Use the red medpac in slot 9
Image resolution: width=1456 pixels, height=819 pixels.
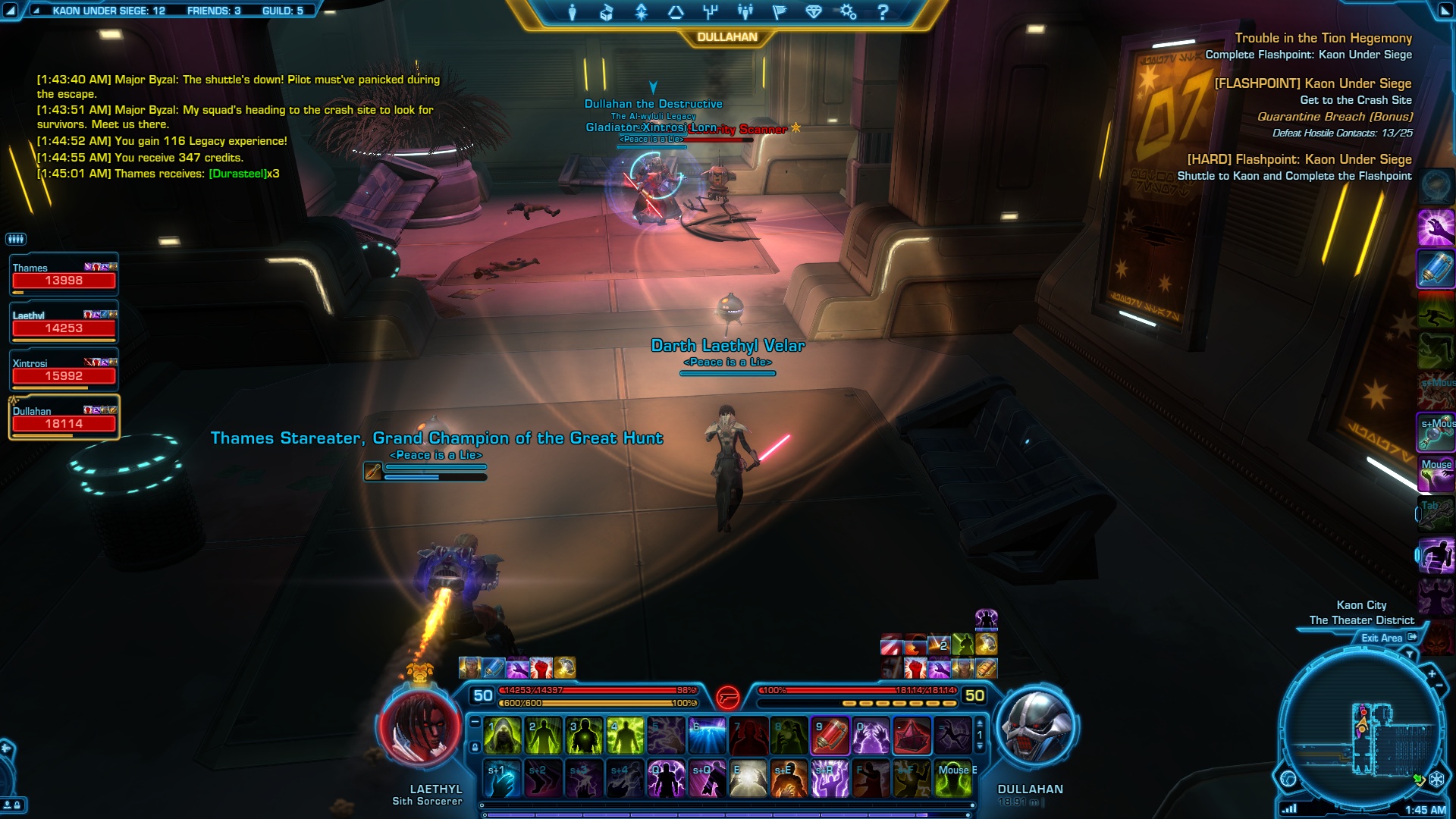pyautogui.click(x=830, y=736)
